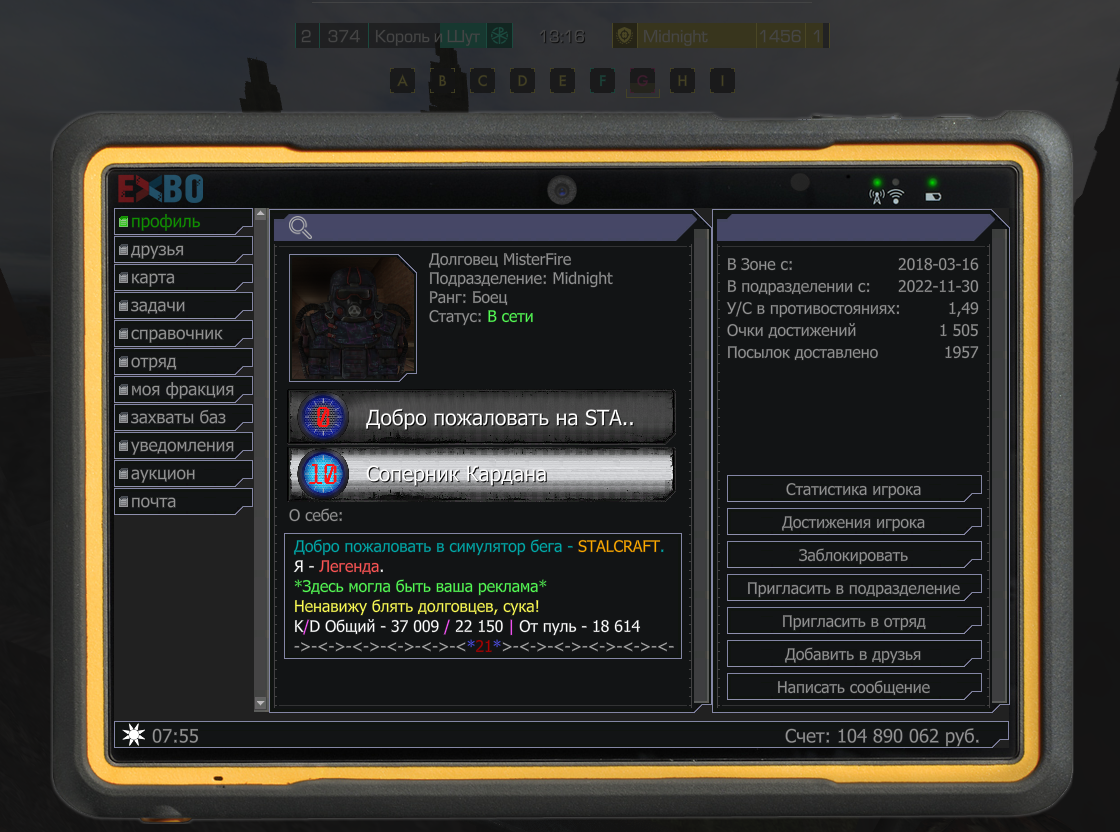Viewport: 1120px width, 832px height.
Task: Open Достижения игрока
Action: point(853,523)
